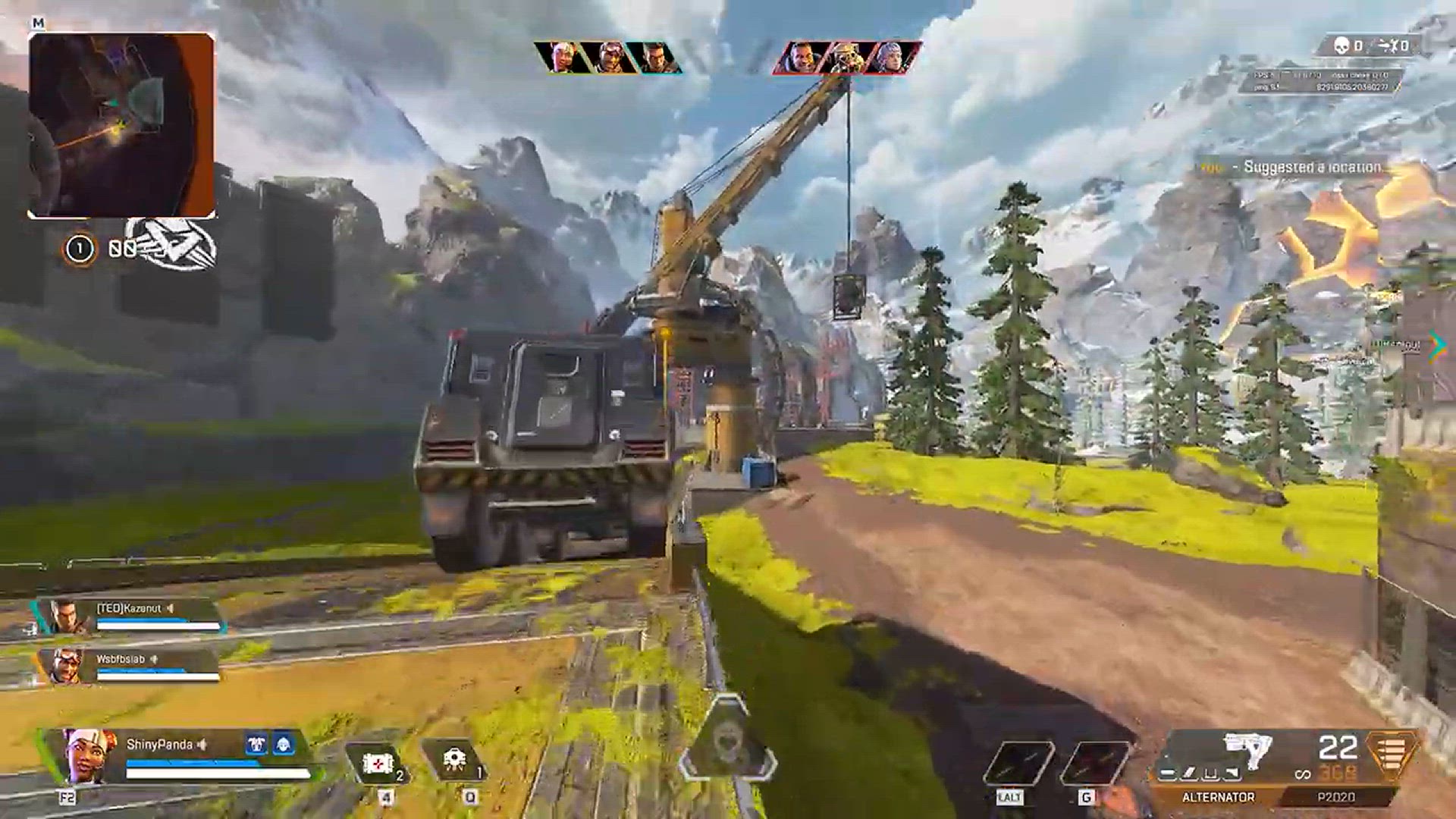Open the minimap
The height and width of the screenshot is (819, 1456).
coord(121,125)
